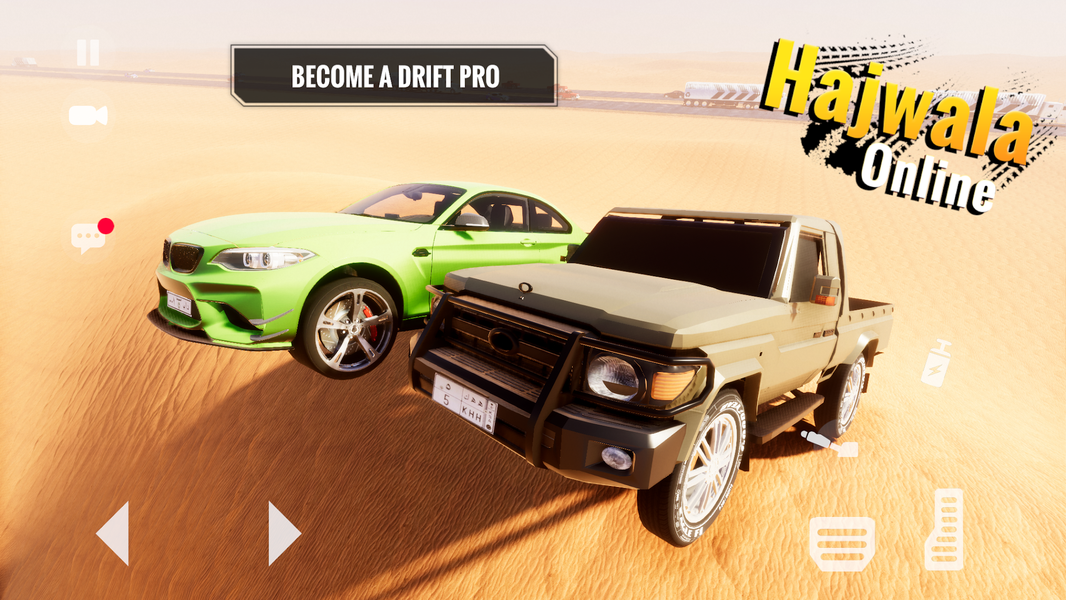Steer left with the left arrow
This screenshot has height=600, width=1066.
pyautogui.click(x=113, y=534)
